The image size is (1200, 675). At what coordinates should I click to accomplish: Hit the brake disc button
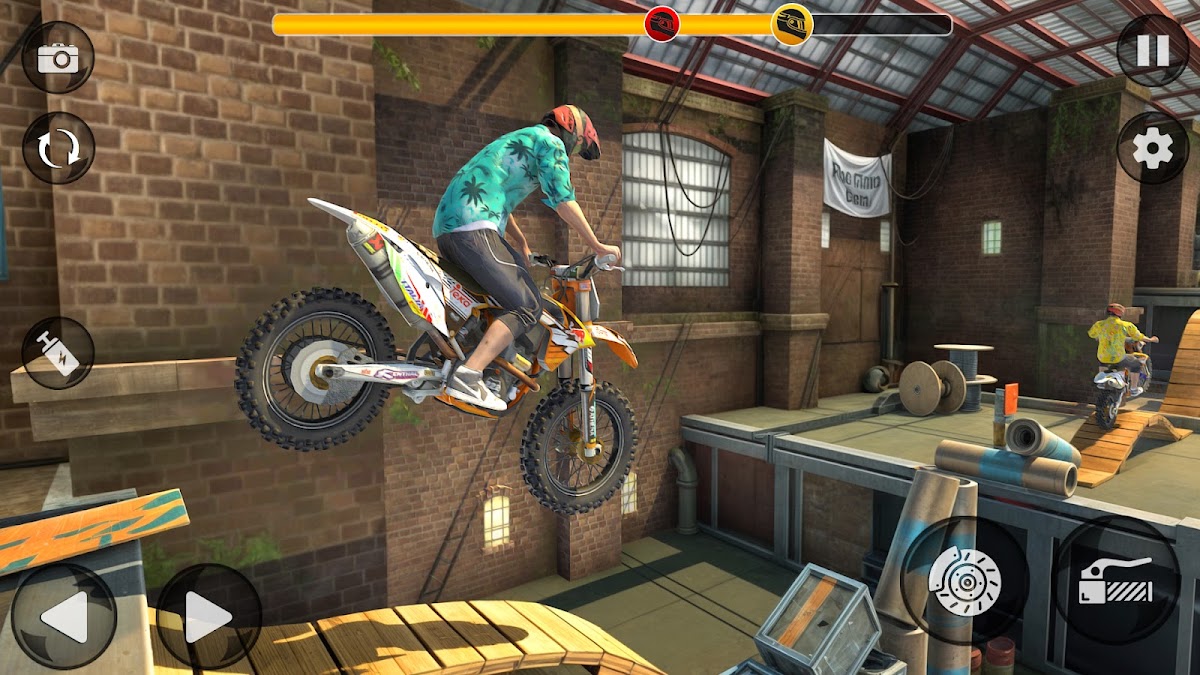[964, 580]
